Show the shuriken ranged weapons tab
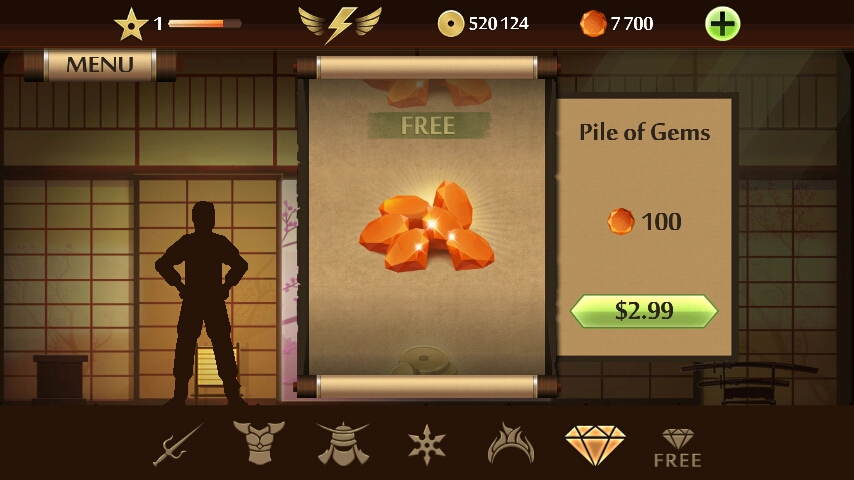This screenshot has width=854, height=480. click(427, 443)
